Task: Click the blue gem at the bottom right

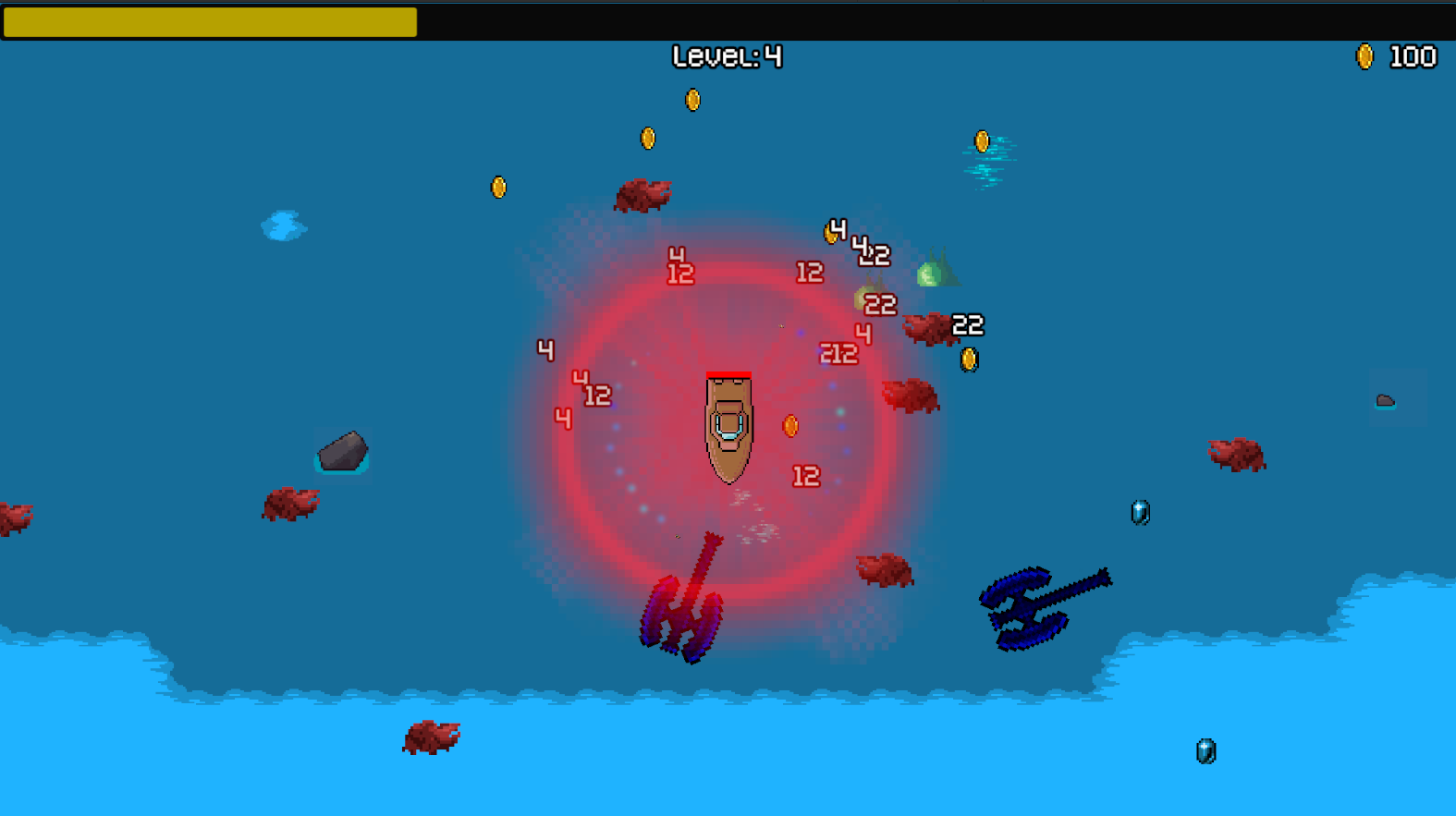Action: pos(1205,749)
